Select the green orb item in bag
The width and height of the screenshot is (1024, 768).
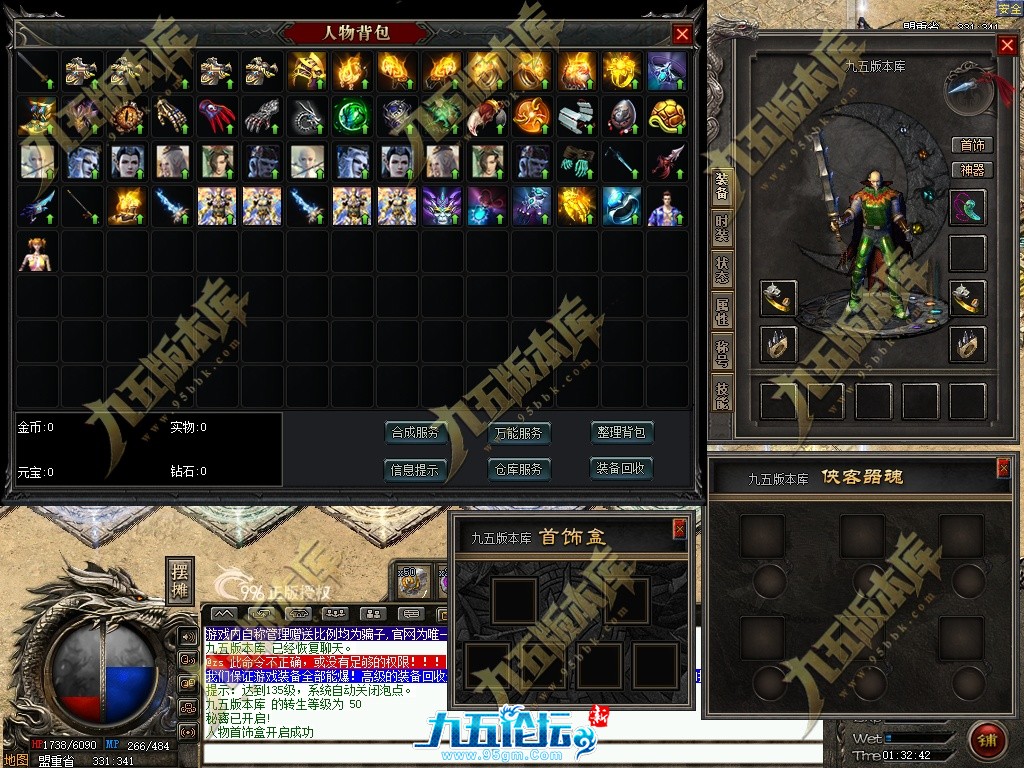pos(351,116)
